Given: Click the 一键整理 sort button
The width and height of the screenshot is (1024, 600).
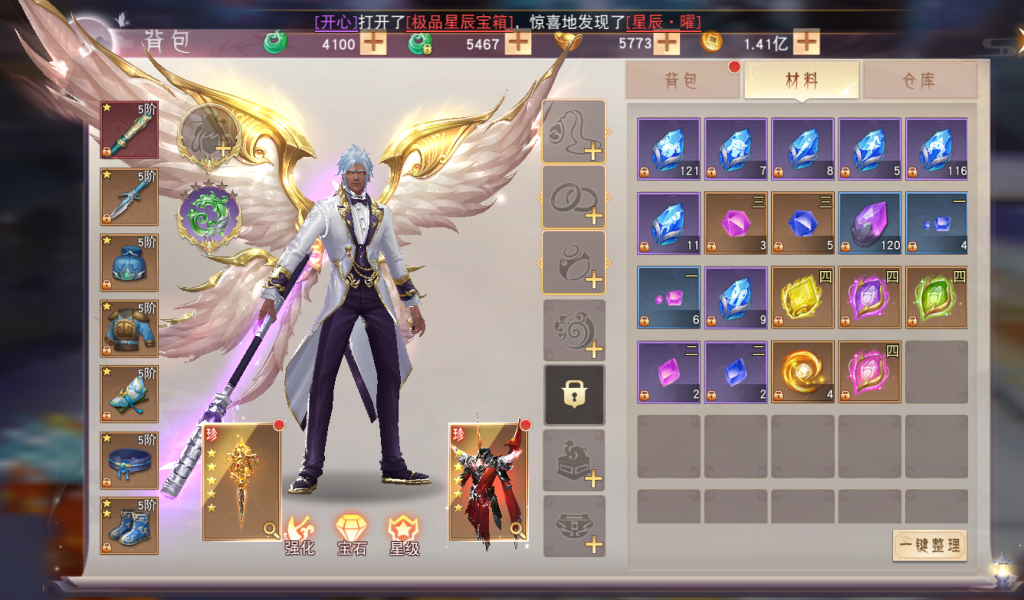Looking at the screenshot, I should [x=929, y=546].
